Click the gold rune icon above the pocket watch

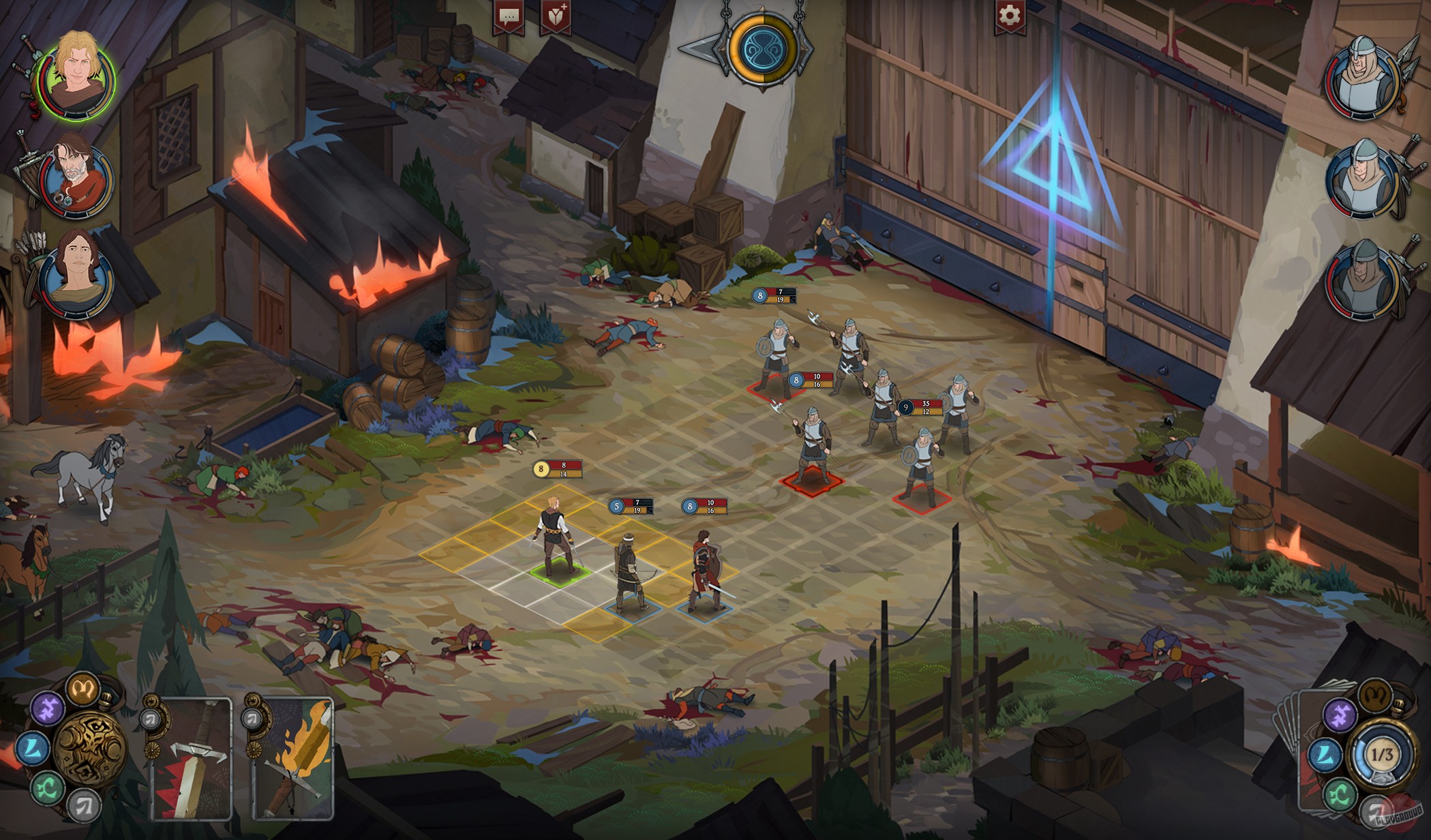pos(85,690)
